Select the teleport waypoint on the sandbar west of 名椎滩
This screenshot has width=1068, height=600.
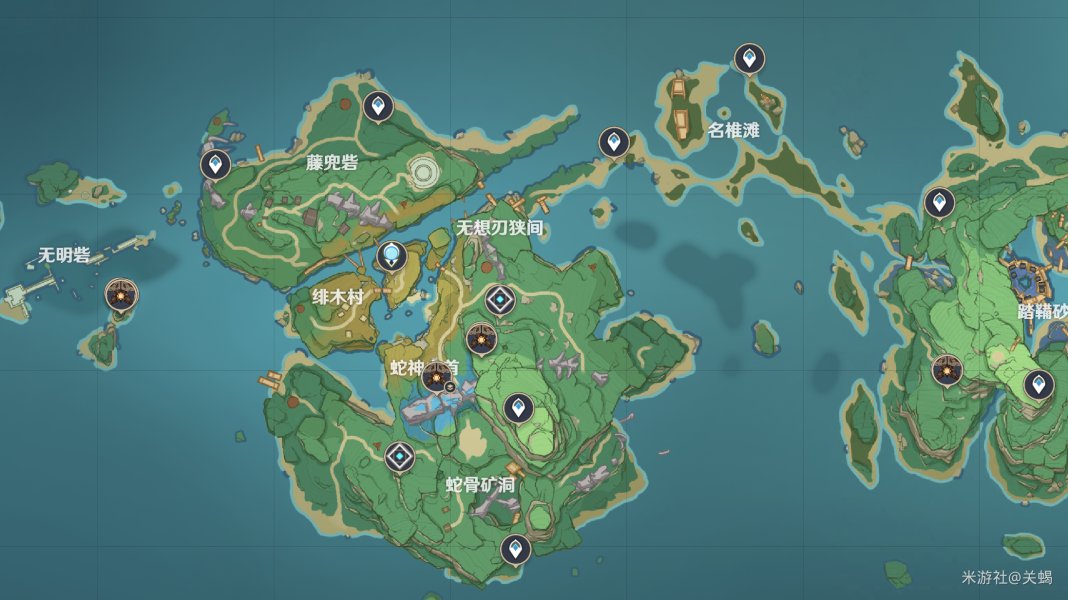click(613, 142)
